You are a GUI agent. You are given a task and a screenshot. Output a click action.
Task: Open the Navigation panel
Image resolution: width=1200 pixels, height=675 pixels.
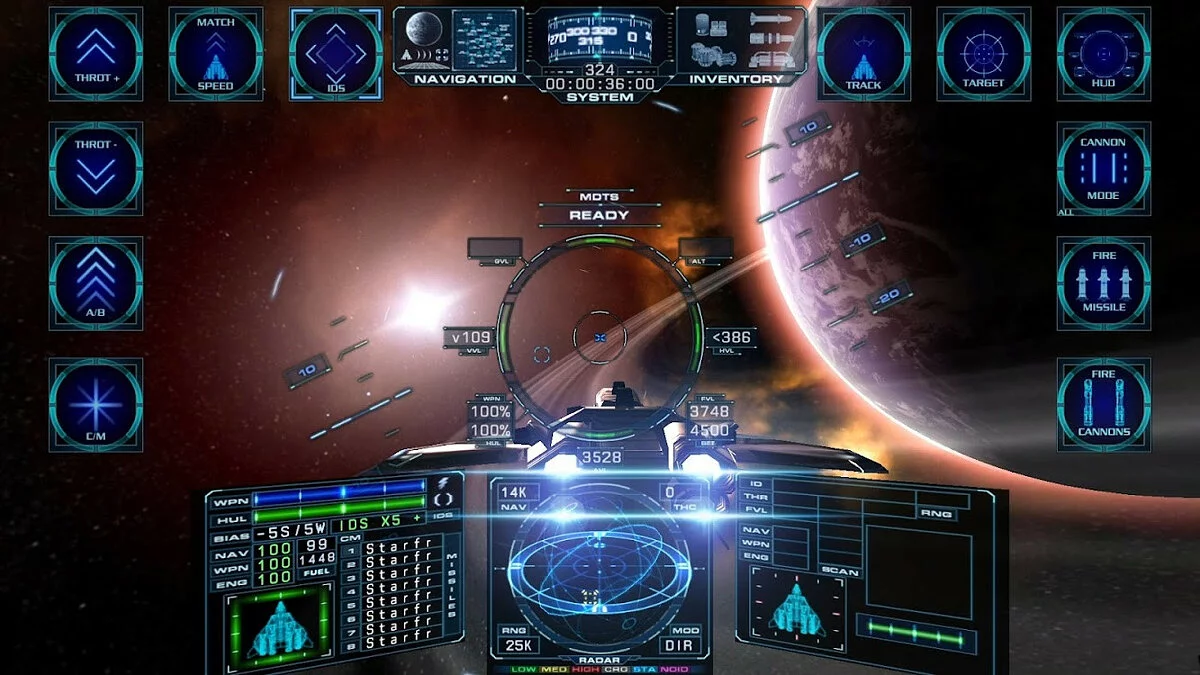(464, 46)
